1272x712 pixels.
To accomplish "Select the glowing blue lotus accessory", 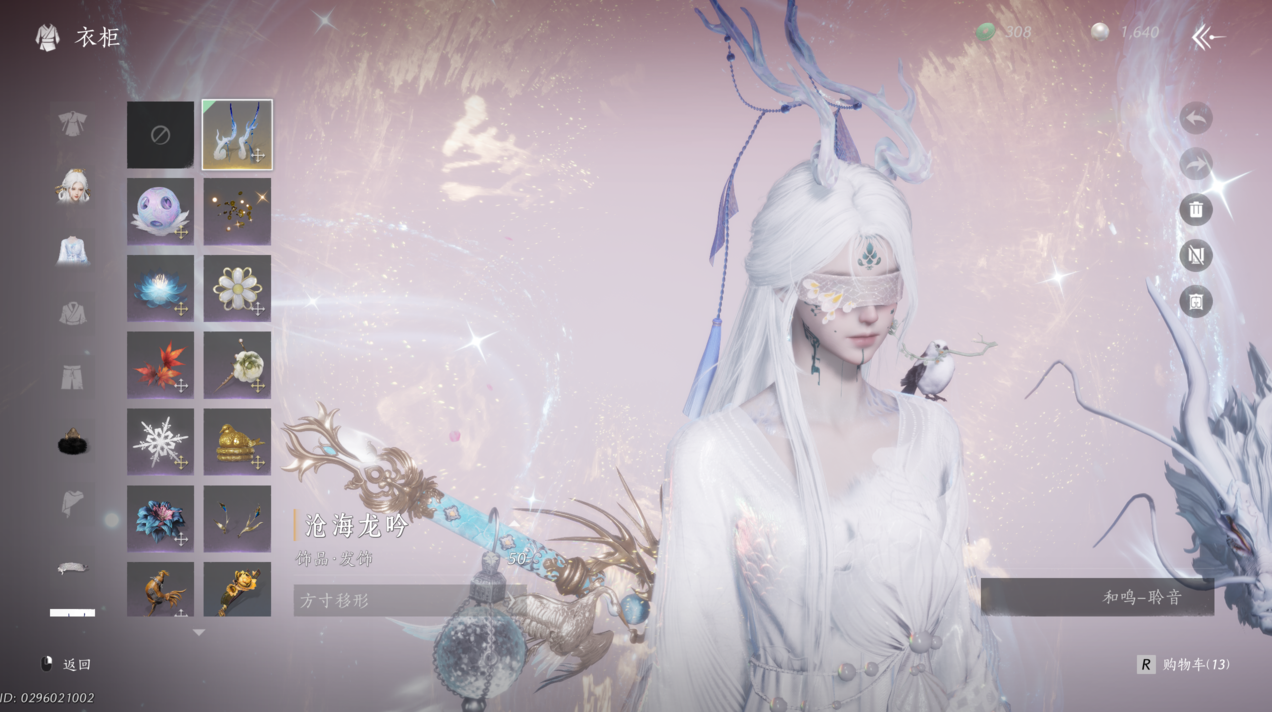I will tap(160, 288).
